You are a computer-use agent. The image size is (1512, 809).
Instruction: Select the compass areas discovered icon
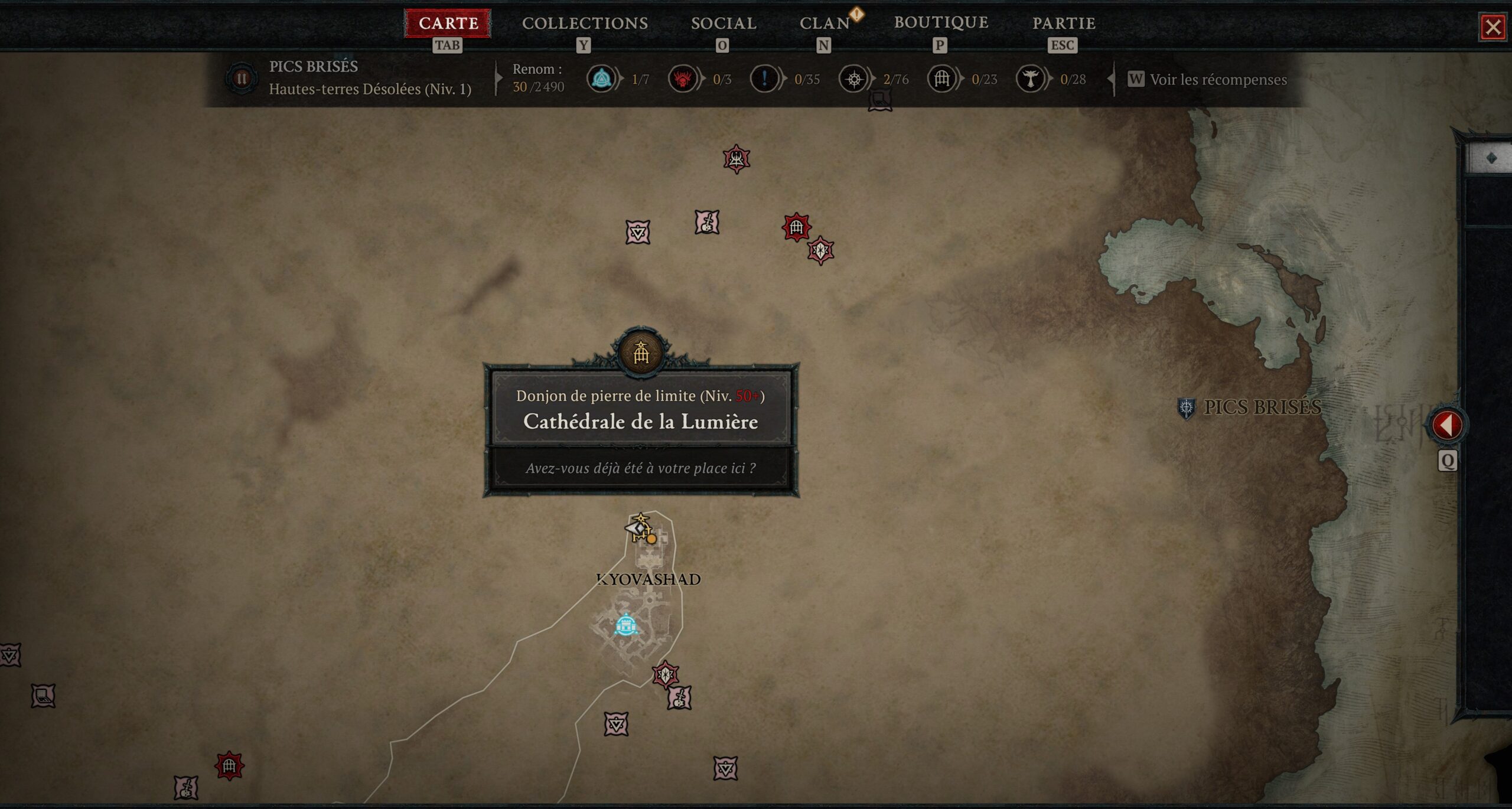[x=853, y=79]
